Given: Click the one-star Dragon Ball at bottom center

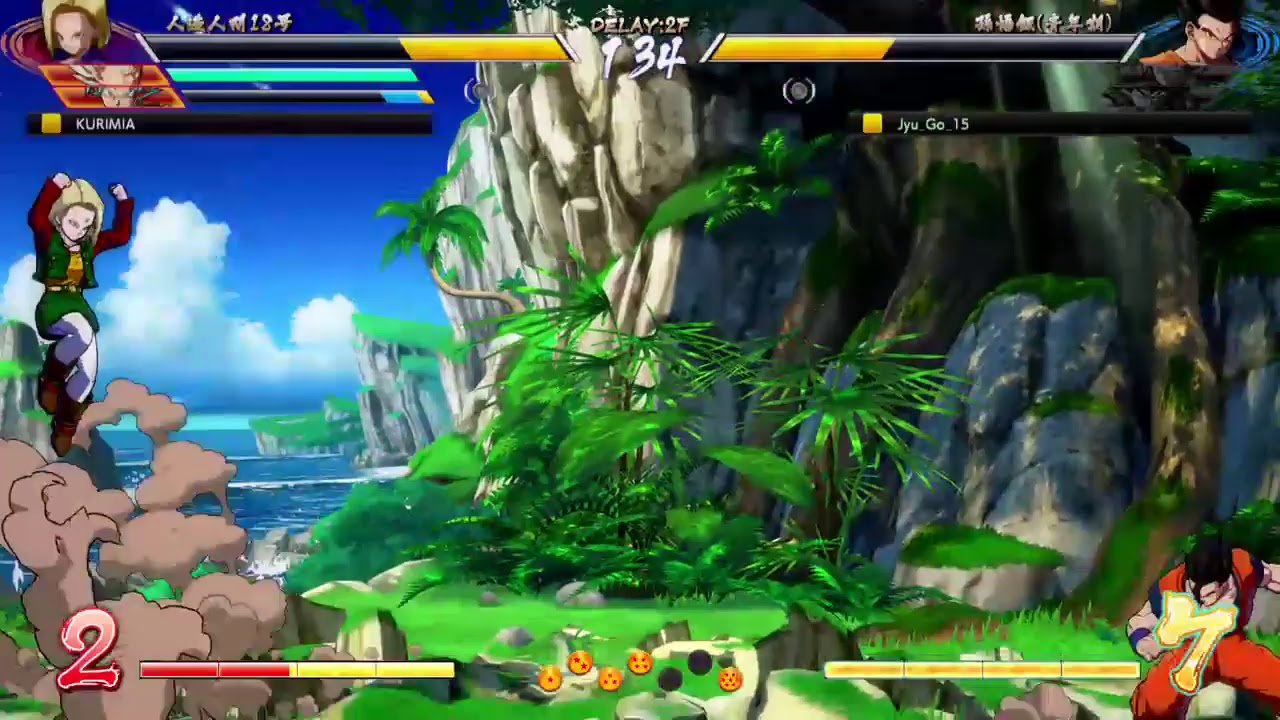Looking at the screenshot, I should tap(550, 680).
